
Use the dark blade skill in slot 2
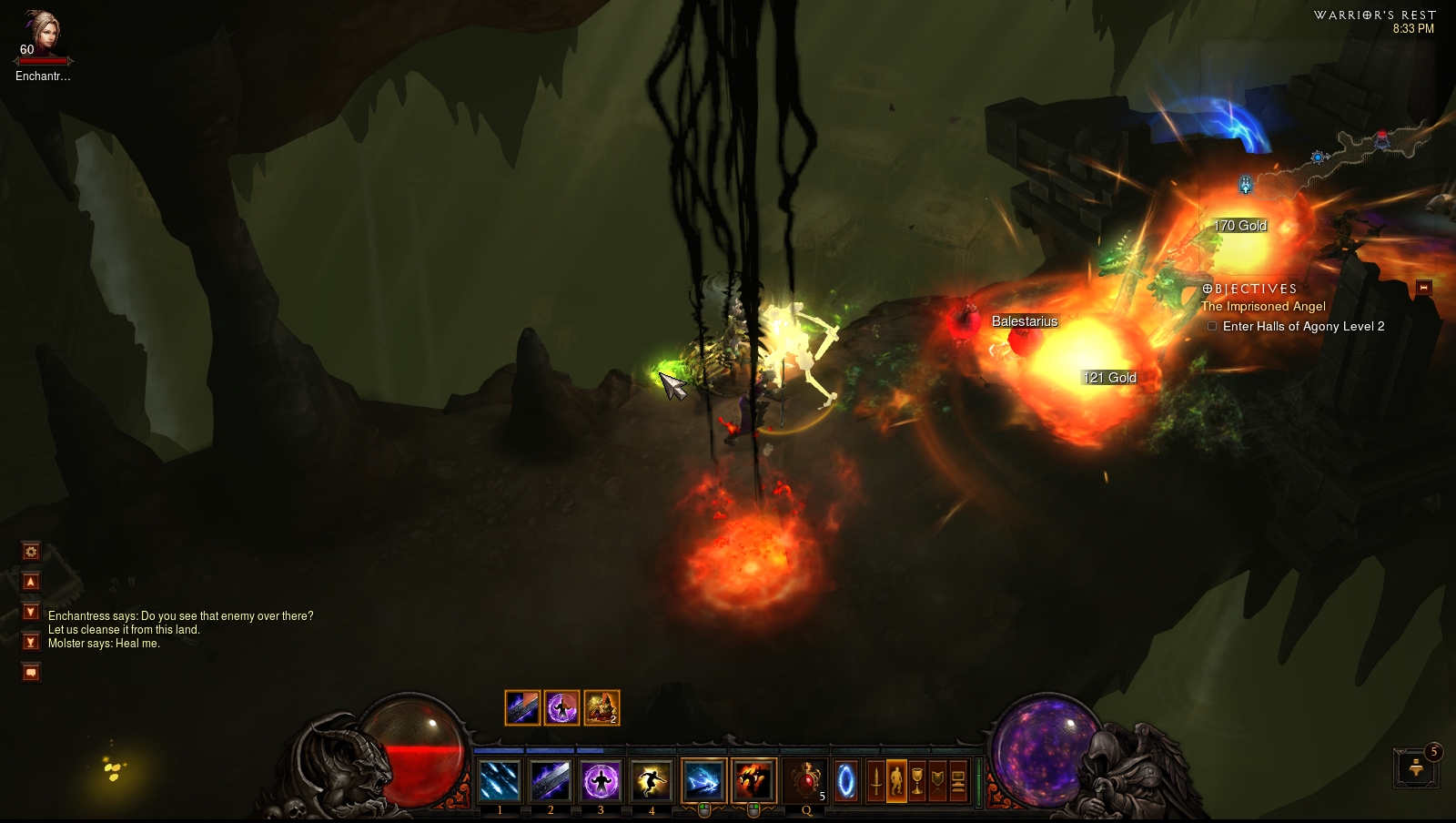pos(550,780)
